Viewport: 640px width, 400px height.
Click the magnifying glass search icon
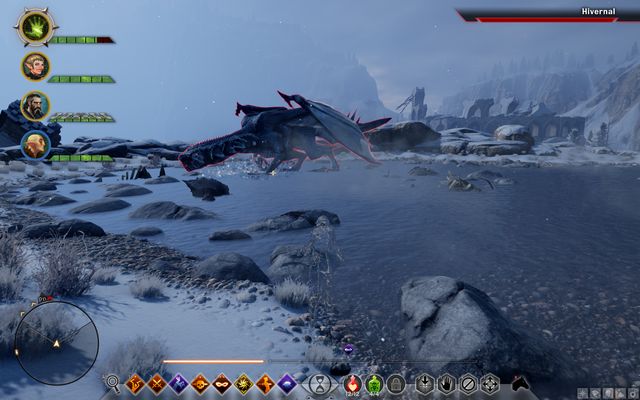click(x=112, y=383)
